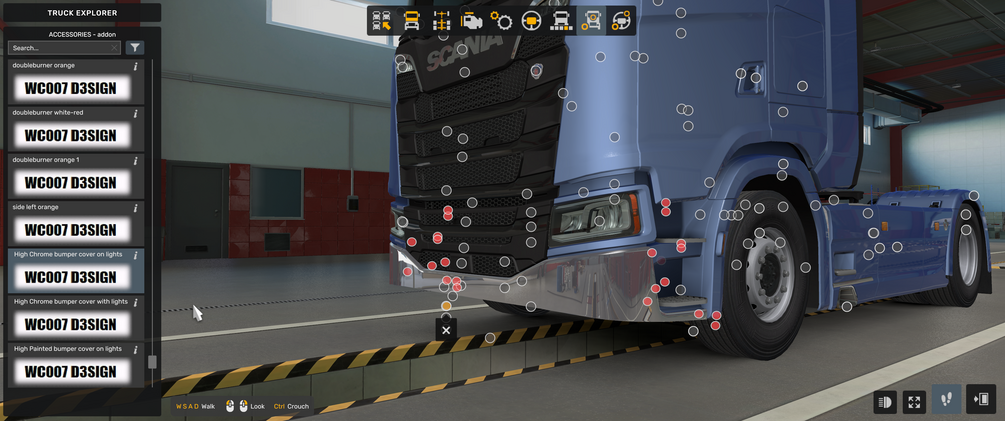Open the truck selection category icon
Viewport: 1005px width, 421px height.
pos(381,21)
